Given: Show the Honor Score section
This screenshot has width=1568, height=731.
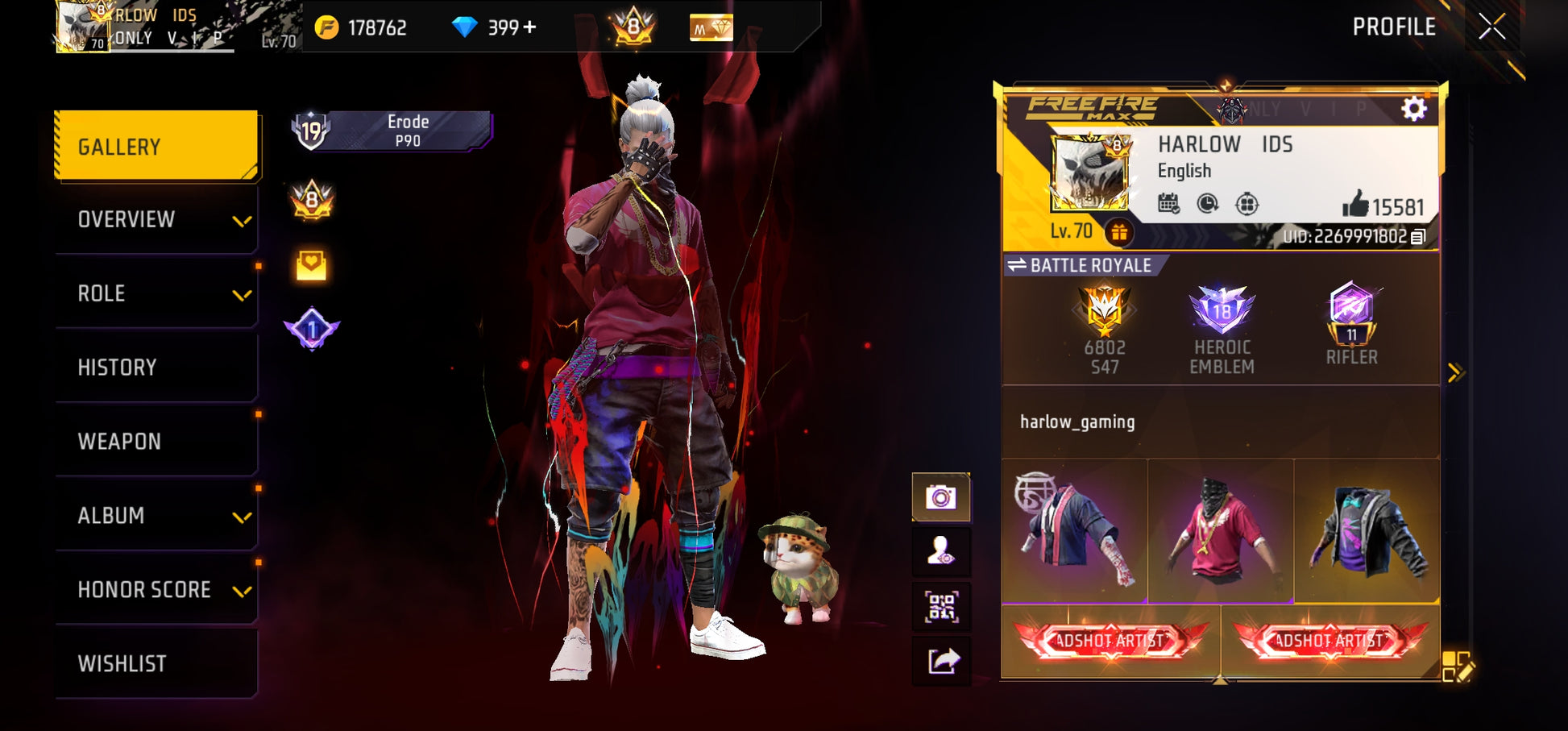Looking at the screenshot, I should point(156,590).
